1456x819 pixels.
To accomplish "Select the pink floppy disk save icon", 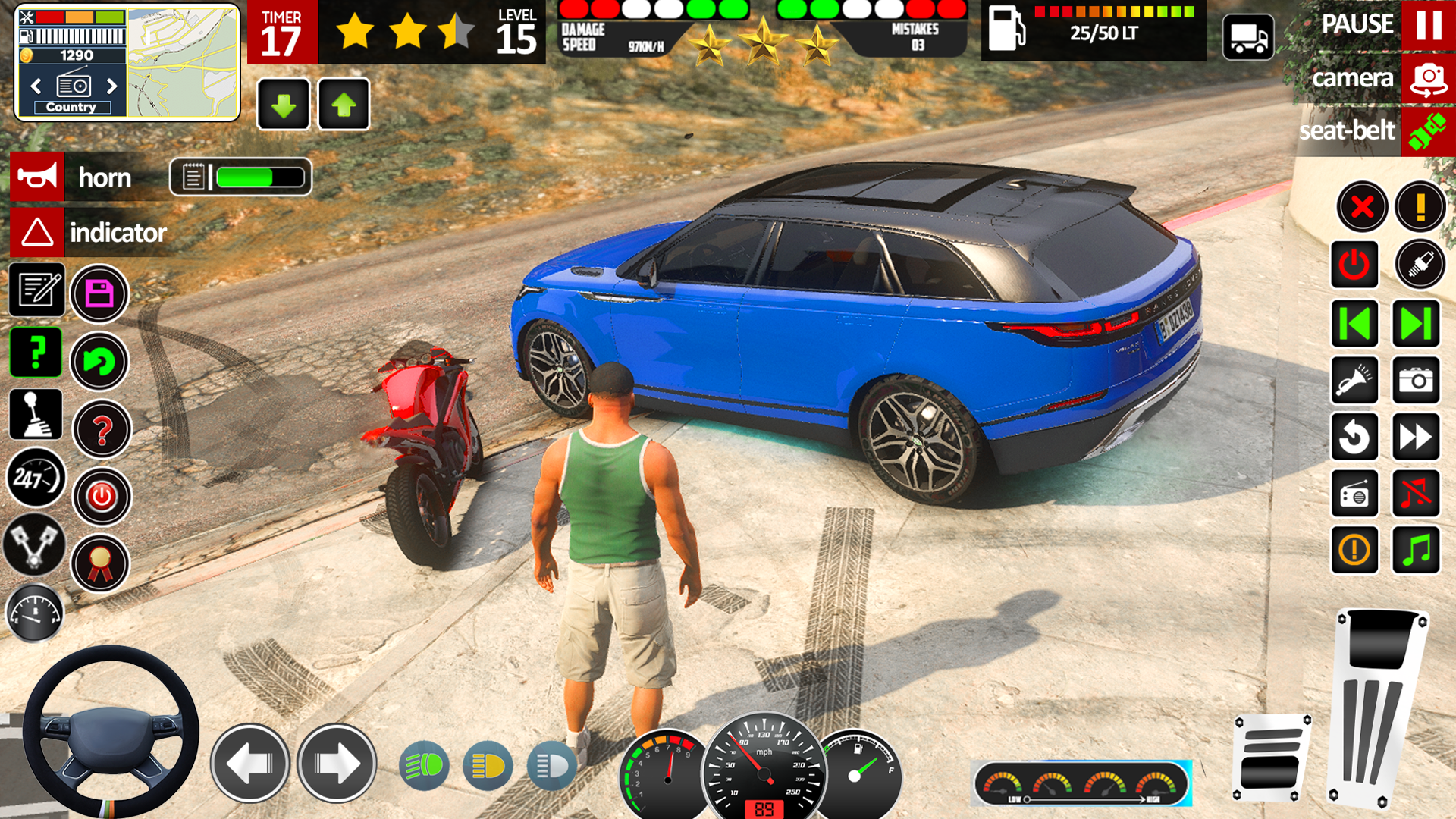I will point(99,293).
